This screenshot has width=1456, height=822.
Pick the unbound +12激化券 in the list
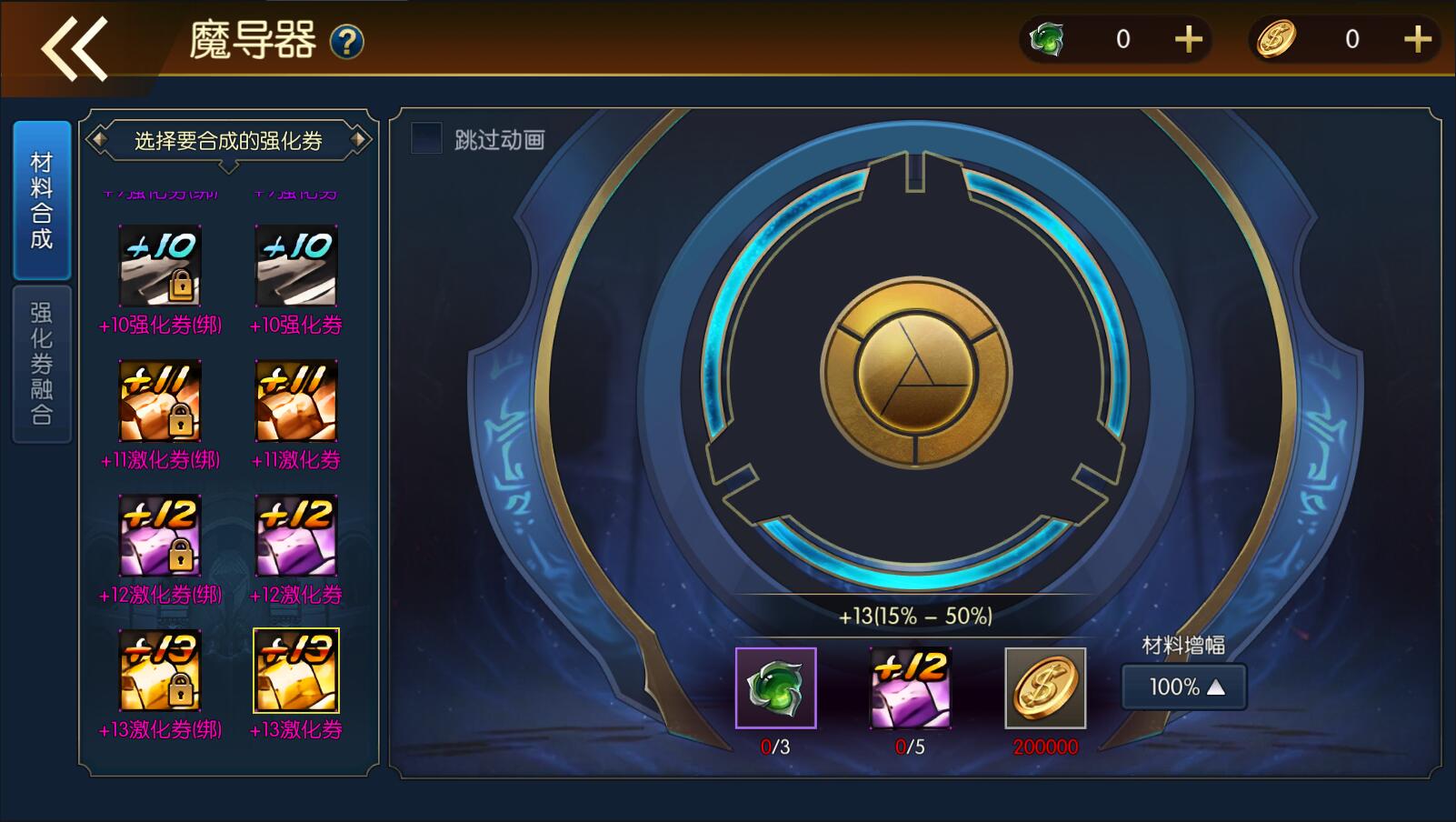coord(296,536)
